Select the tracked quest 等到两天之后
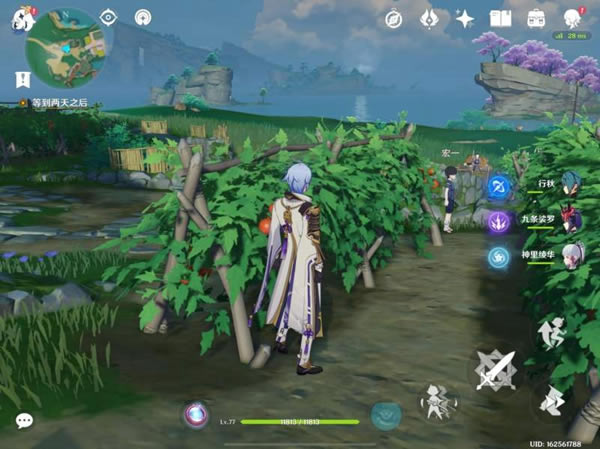The height and width of the screenshot is (449, 600). 58,102
